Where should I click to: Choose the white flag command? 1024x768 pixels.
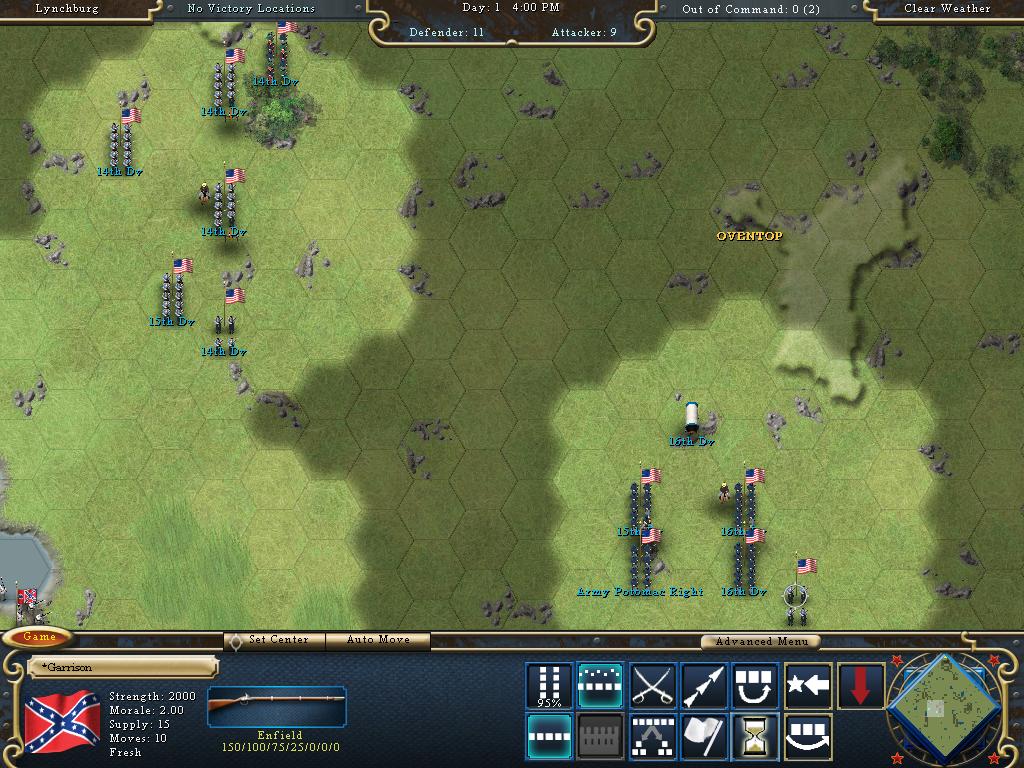(704, 736)
